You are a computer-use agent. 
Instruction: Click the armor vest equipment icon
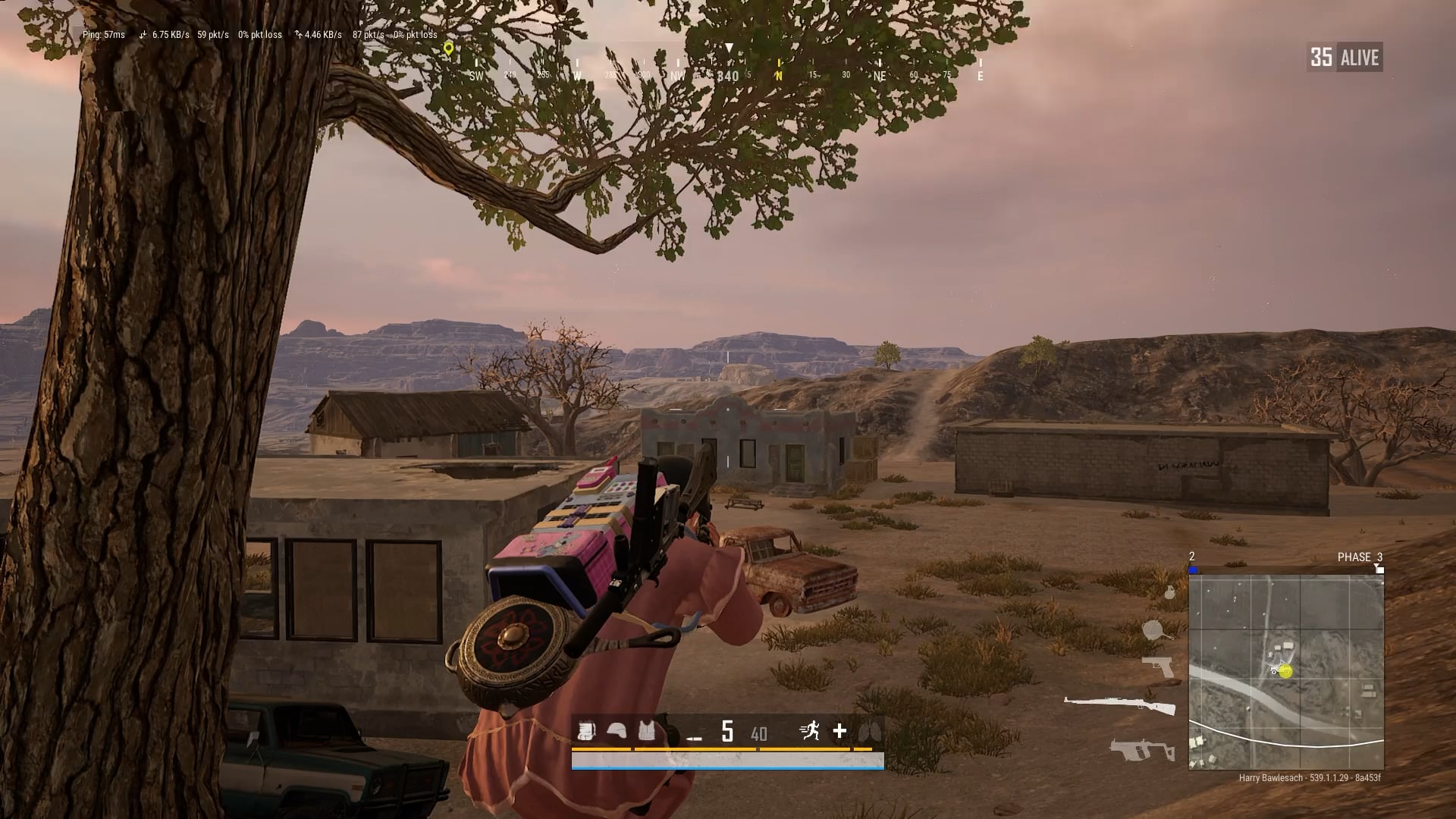(x=647, y=731)
